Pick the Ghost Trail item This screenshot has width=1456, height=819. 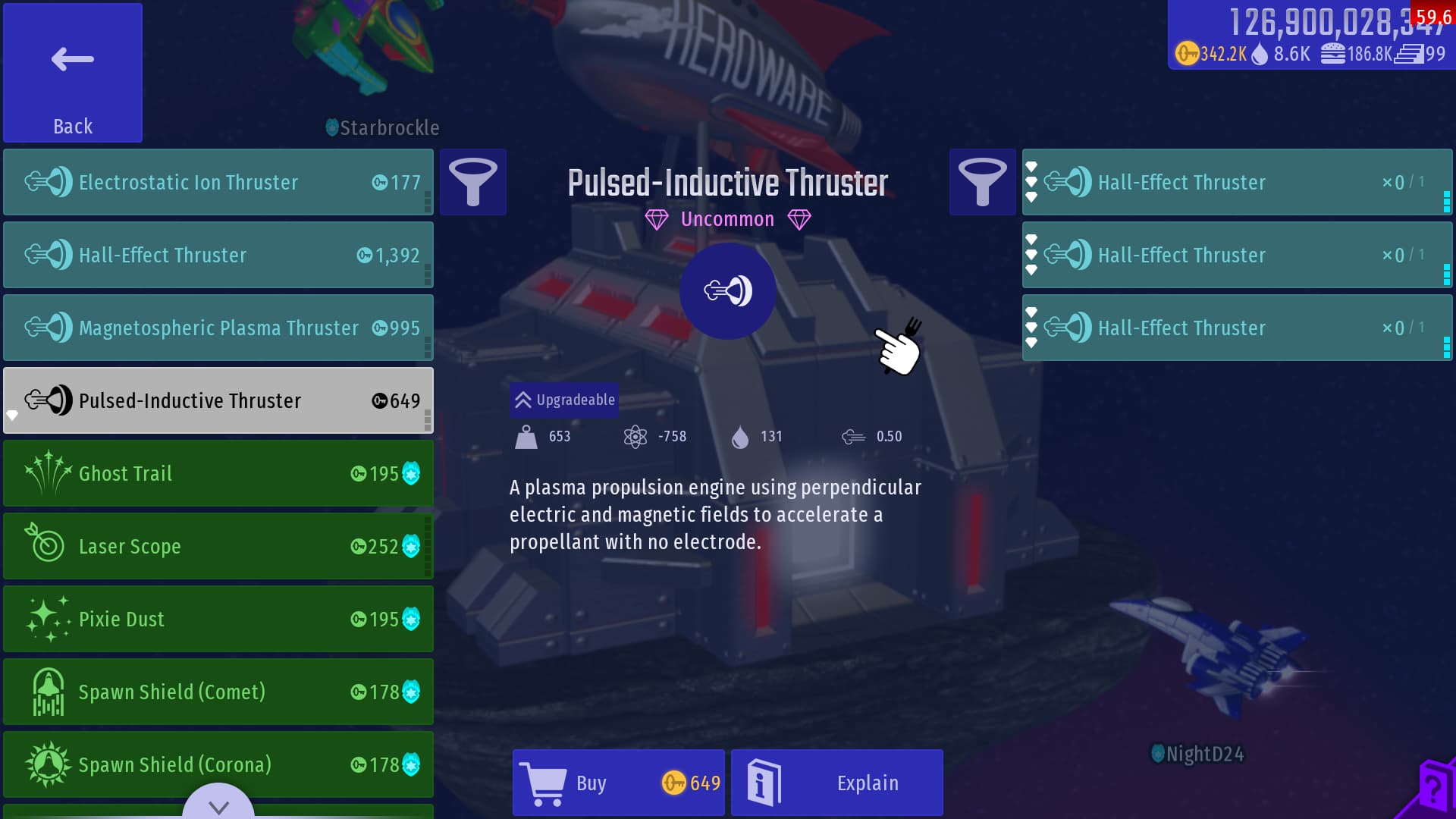click(218, 473)
